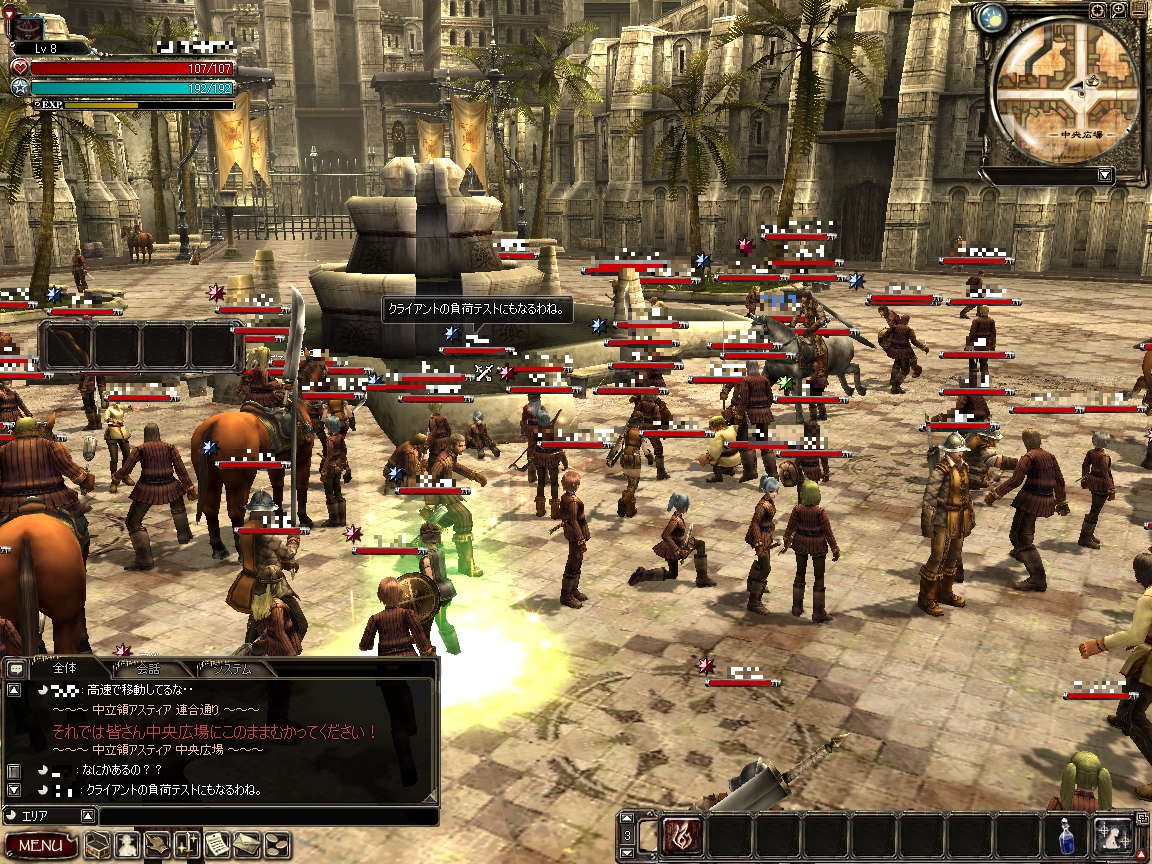1152x864 pixels.
Task: Show the character silhouette icon panel
Action: pos(127,845)
